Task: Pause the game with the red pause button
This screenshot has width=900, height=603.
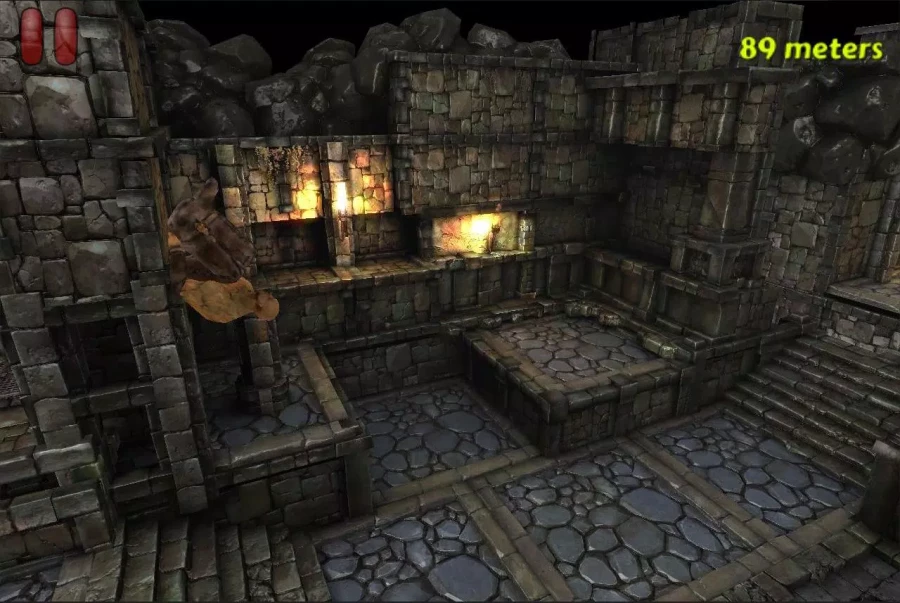Action: (x=49, y=37)
